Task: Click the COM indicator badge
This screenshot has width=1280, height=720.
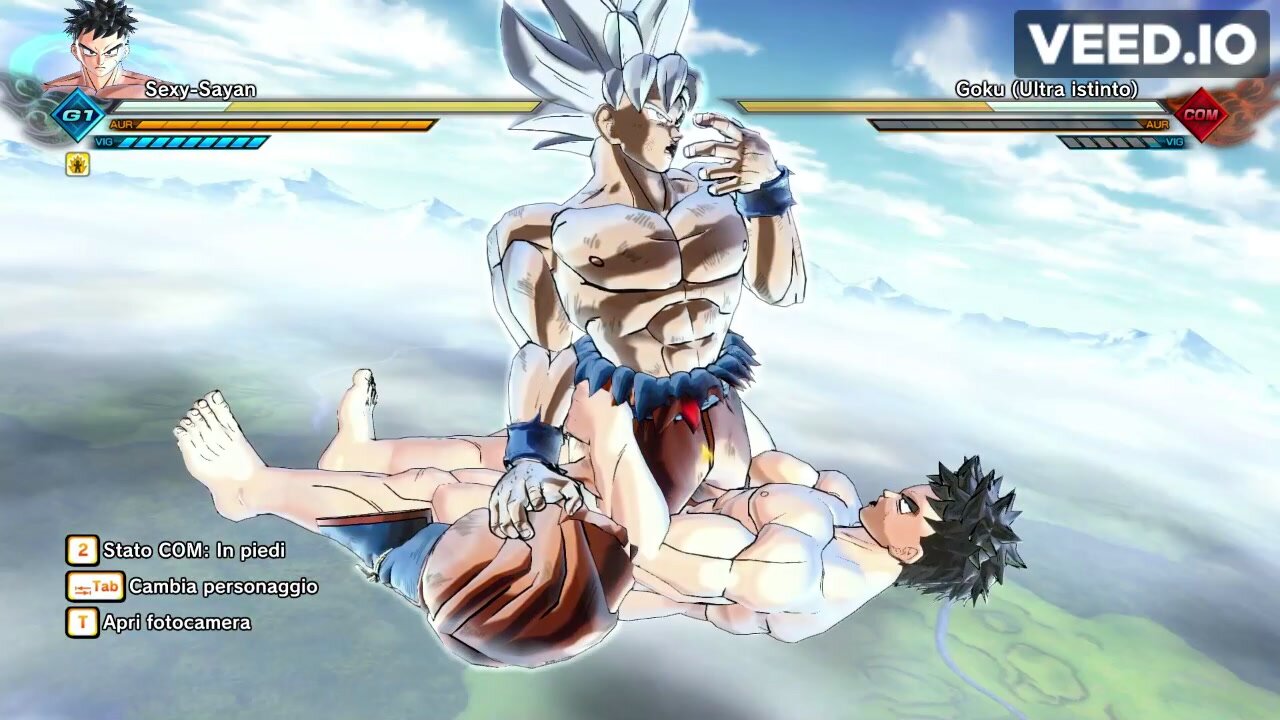Action: pyautogui.click(x=1200, y=116)
